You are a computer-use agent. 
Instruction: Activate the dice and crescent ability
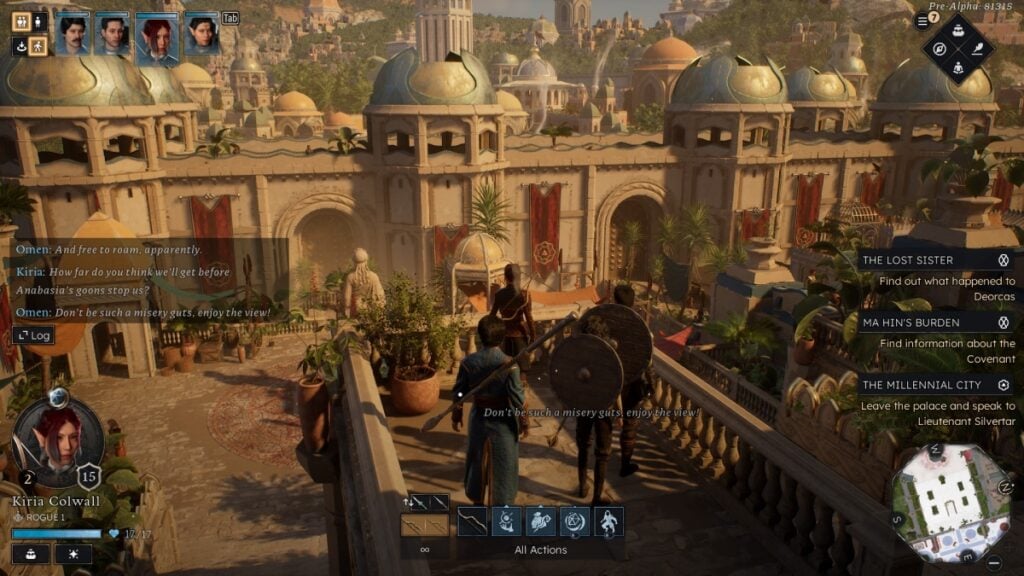point(574,521)
